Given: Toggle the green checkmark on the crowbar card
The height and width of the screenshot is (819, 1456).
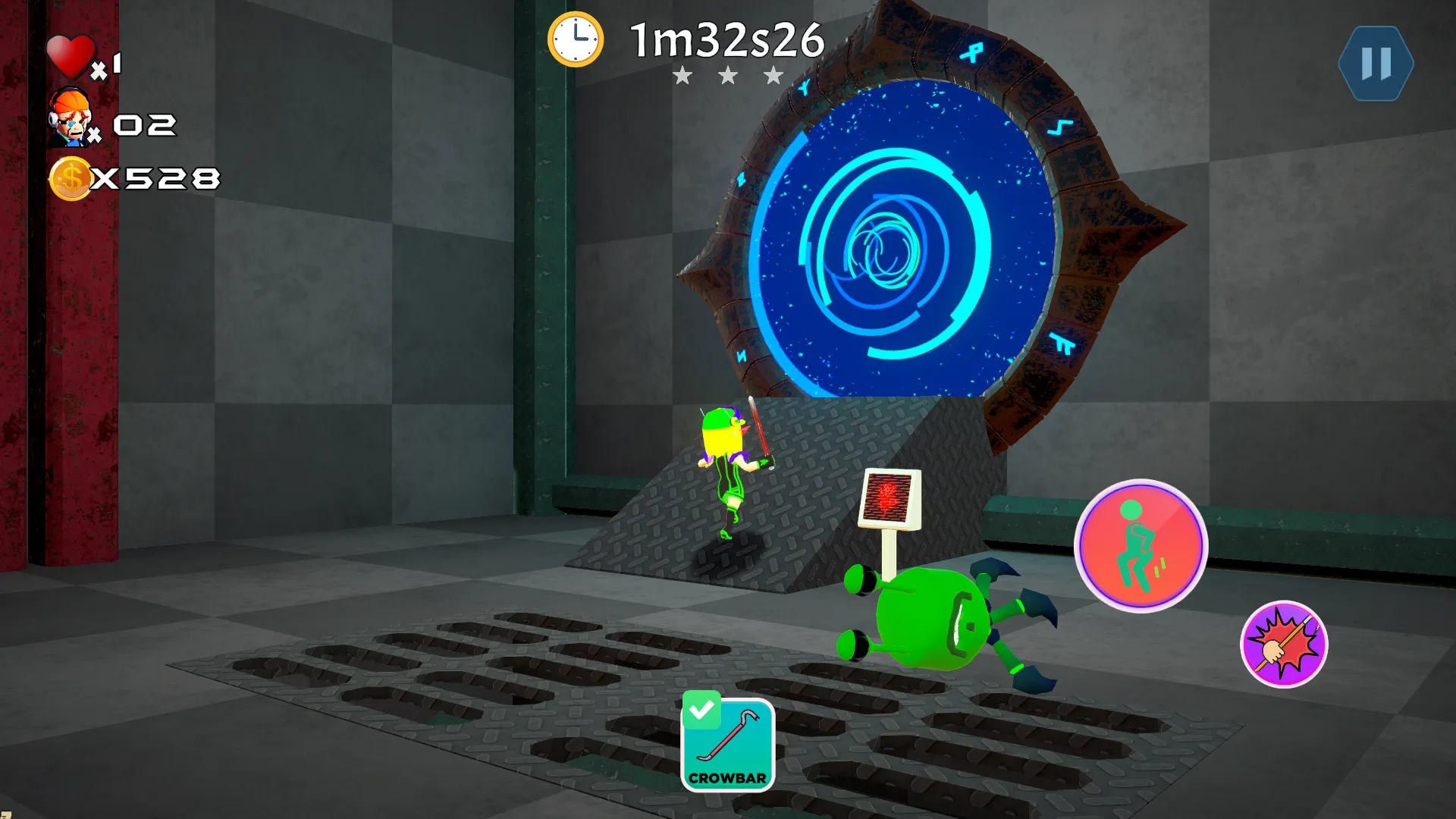Looking at the screenshot, I should tap(701, 709).
